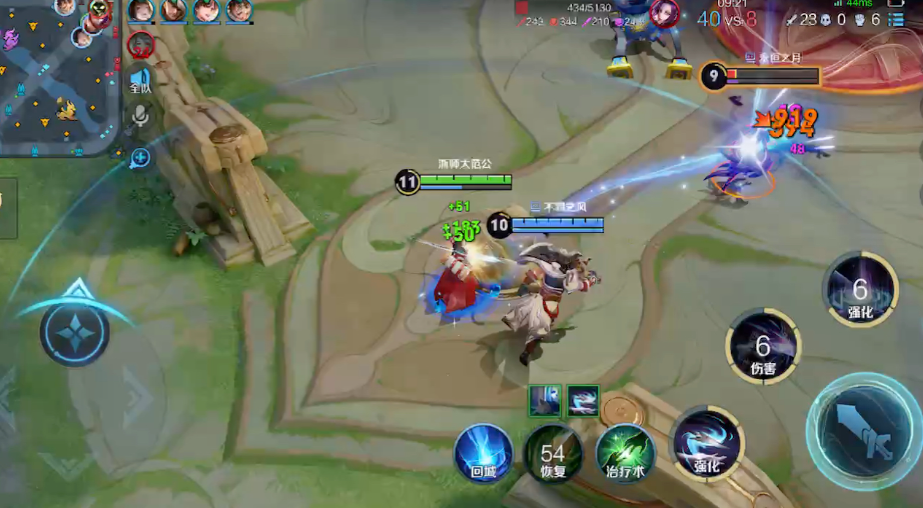Open the scoreboard list menu icon

coord(897,19)
